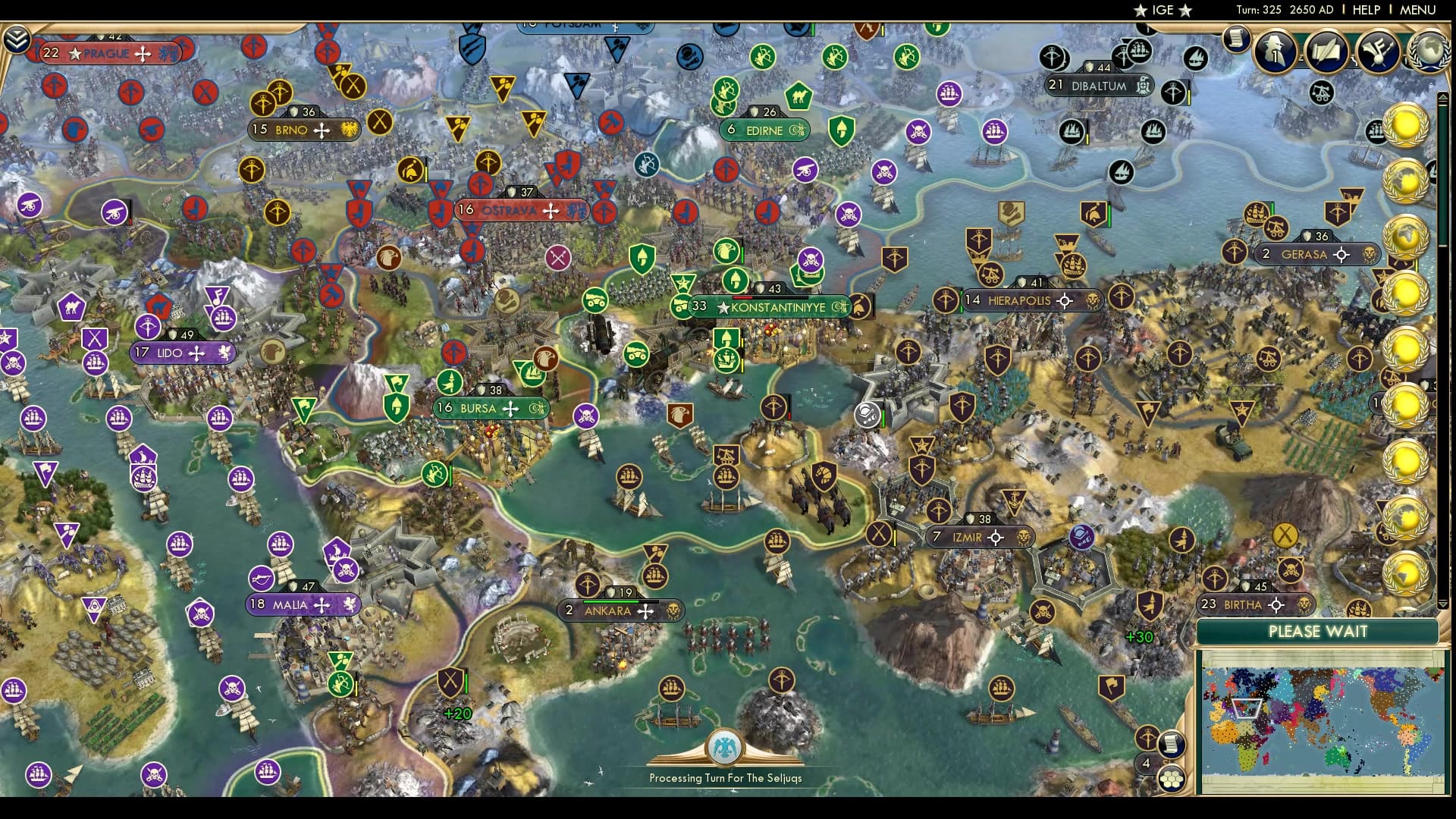Open the diplomacy overview quill-scroll icon
The image size is (1456, 819).
tap(1329, 53)
